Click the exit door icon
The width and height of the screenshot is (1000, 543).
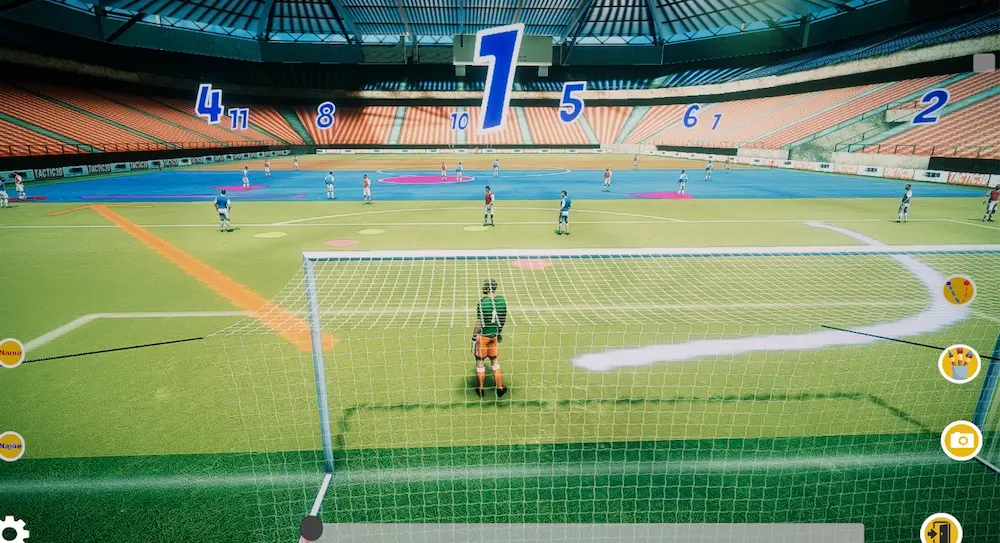tap(941, 531)
